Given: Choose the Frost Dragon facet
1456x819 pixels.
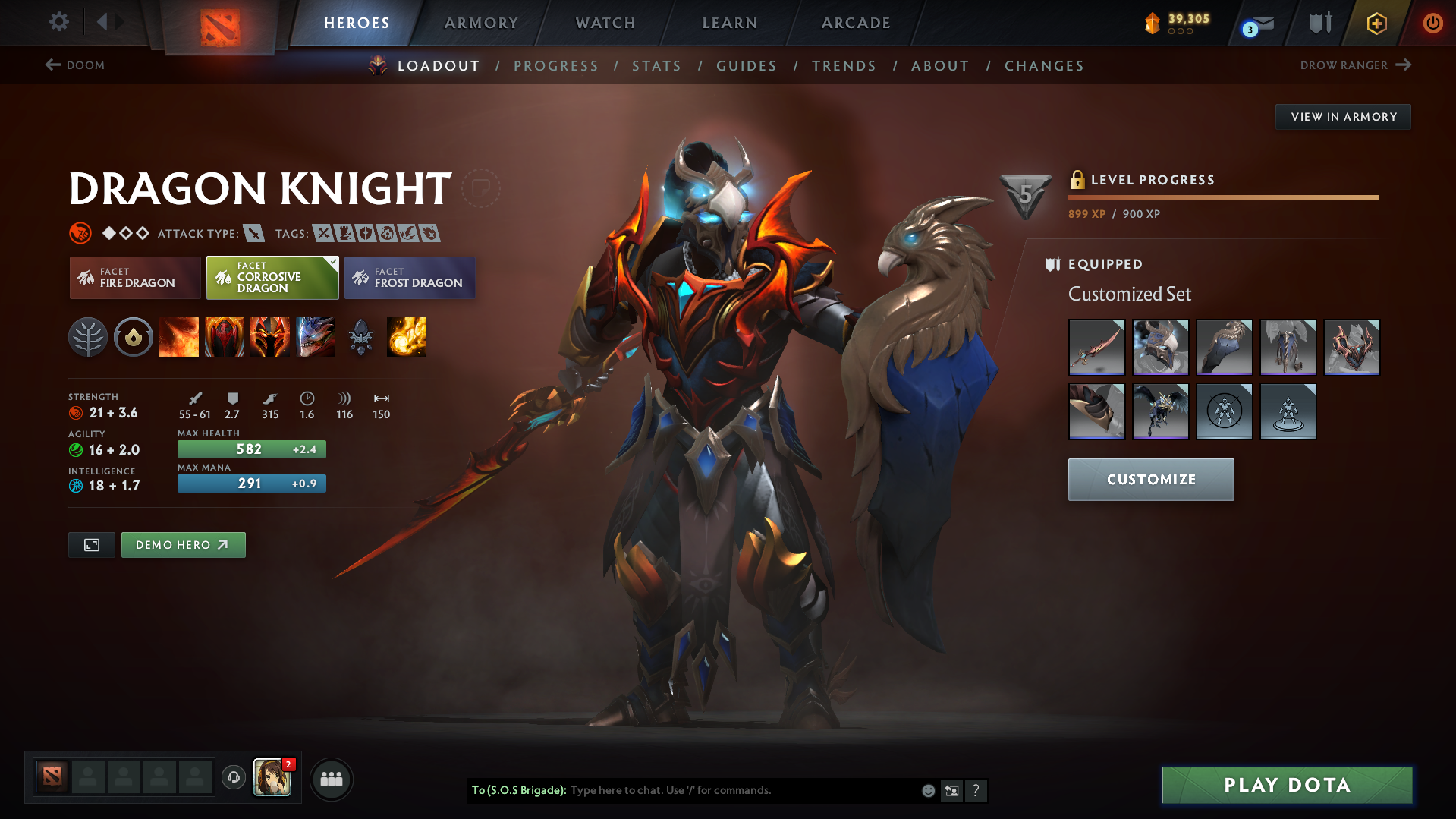Looking at the screenshot, I should (x=410, y=278).
